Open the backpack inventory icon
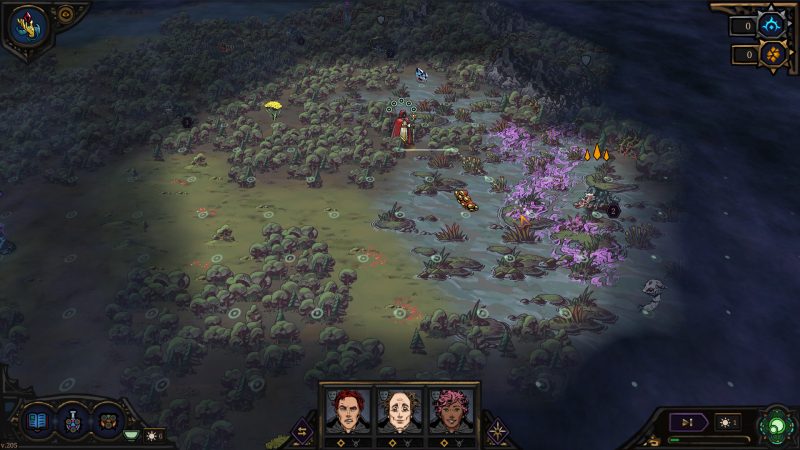 [x=107, y=420]
